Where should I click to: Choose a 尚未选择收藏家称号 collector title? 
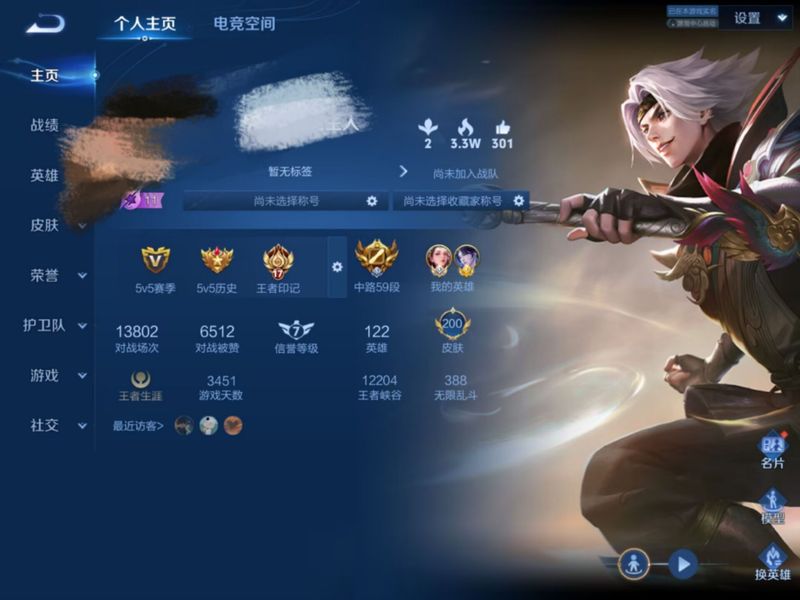(519, 201)
